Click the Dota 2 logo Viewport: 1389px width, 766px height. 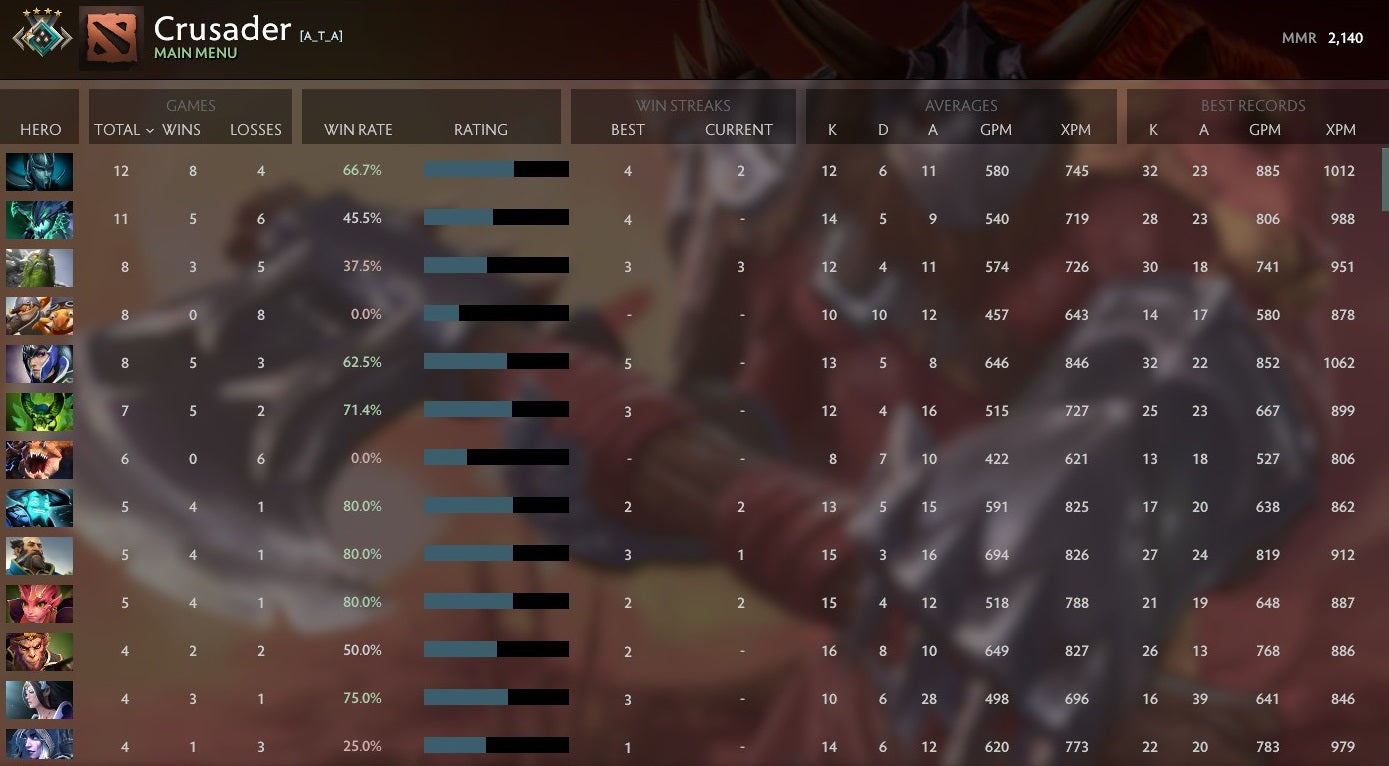110,36
